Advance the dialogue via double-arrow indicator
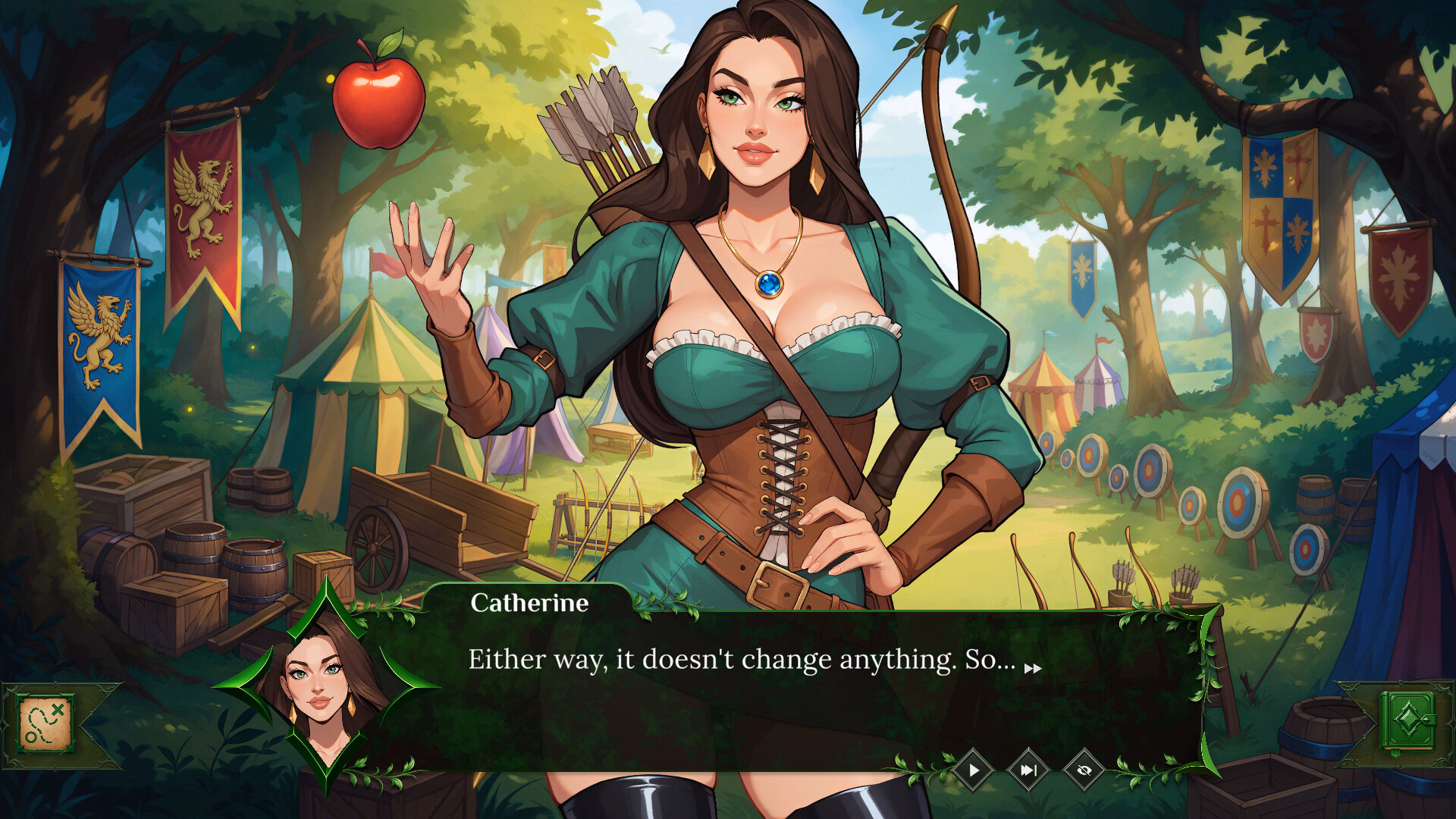The image size is (1456, 819). (1033, 668)
